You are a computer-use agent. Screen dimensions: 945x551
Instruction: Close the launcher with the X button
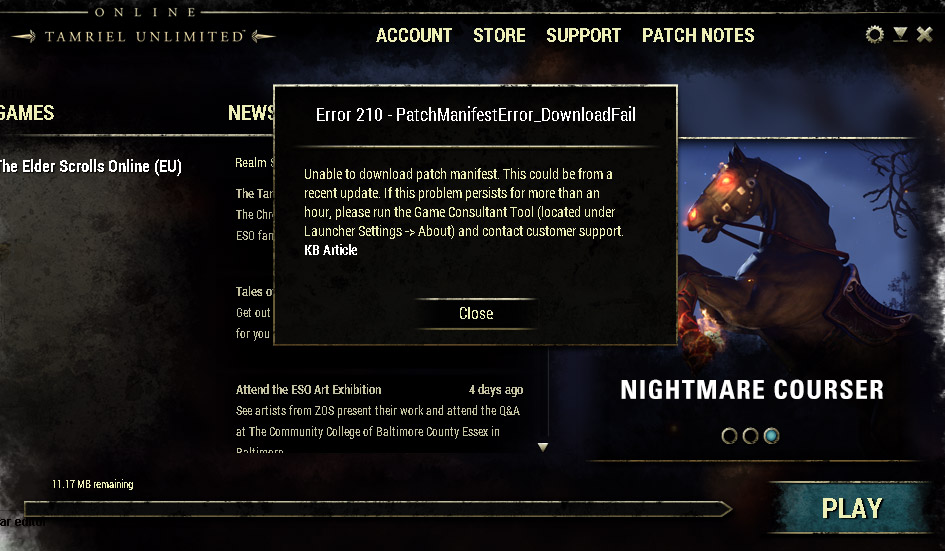925,35
